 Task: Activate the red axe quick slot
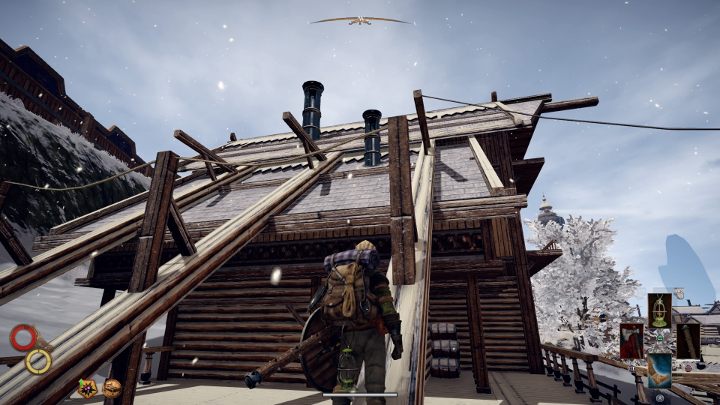pos(632,340)
